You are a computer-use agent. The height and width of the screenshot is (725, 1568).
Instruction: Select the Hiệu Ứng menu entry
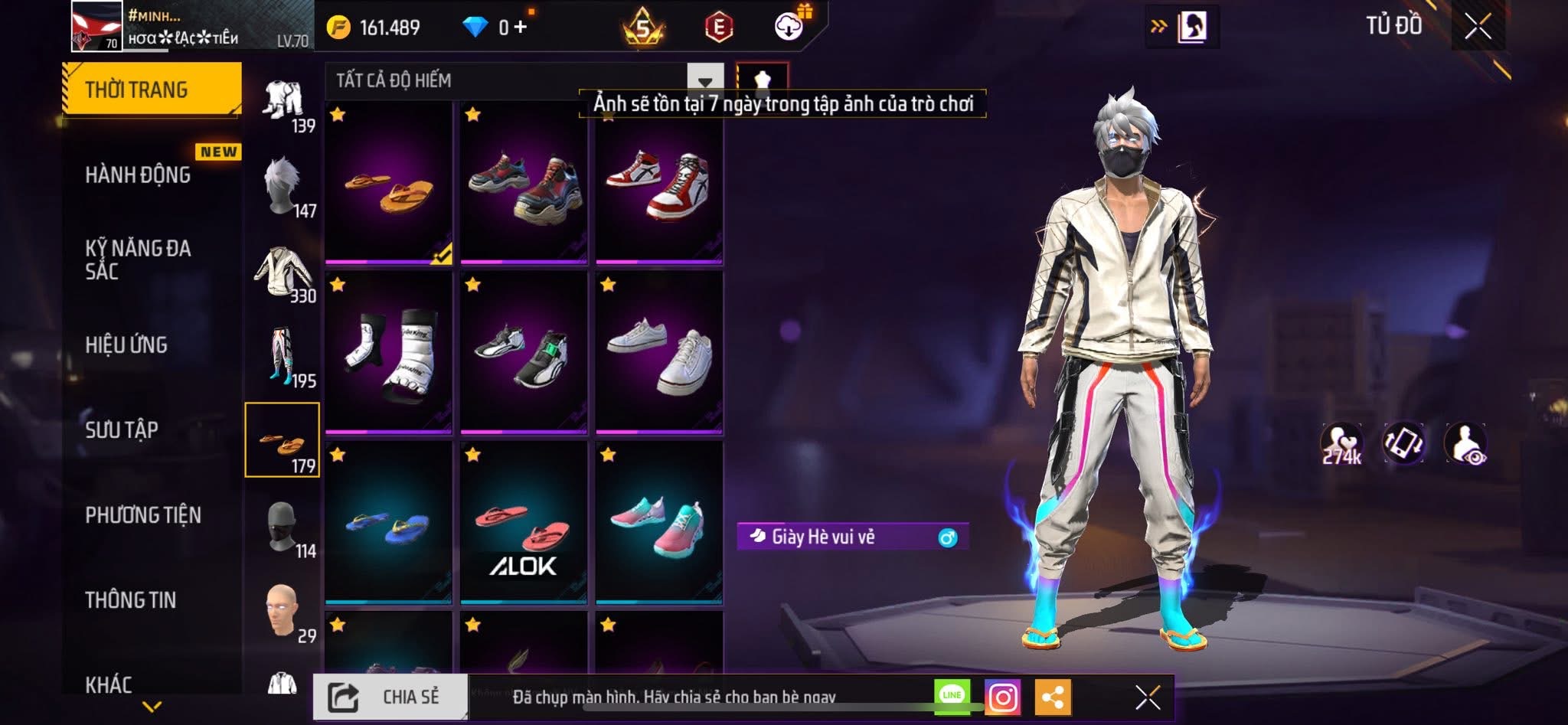(127, 345)
